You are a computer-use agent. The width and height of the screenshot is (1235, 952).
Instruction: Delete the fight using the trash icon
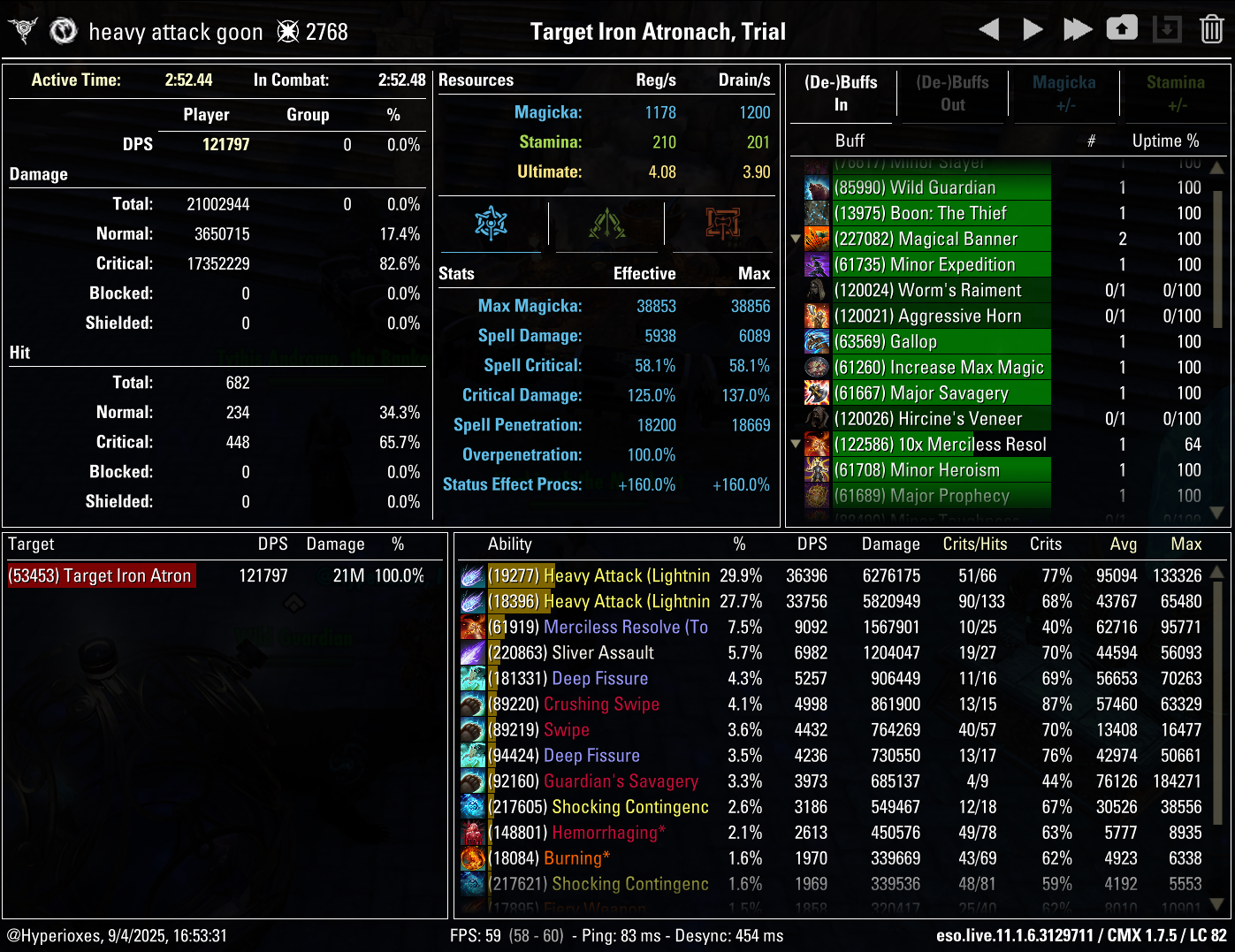(1212, 28)
